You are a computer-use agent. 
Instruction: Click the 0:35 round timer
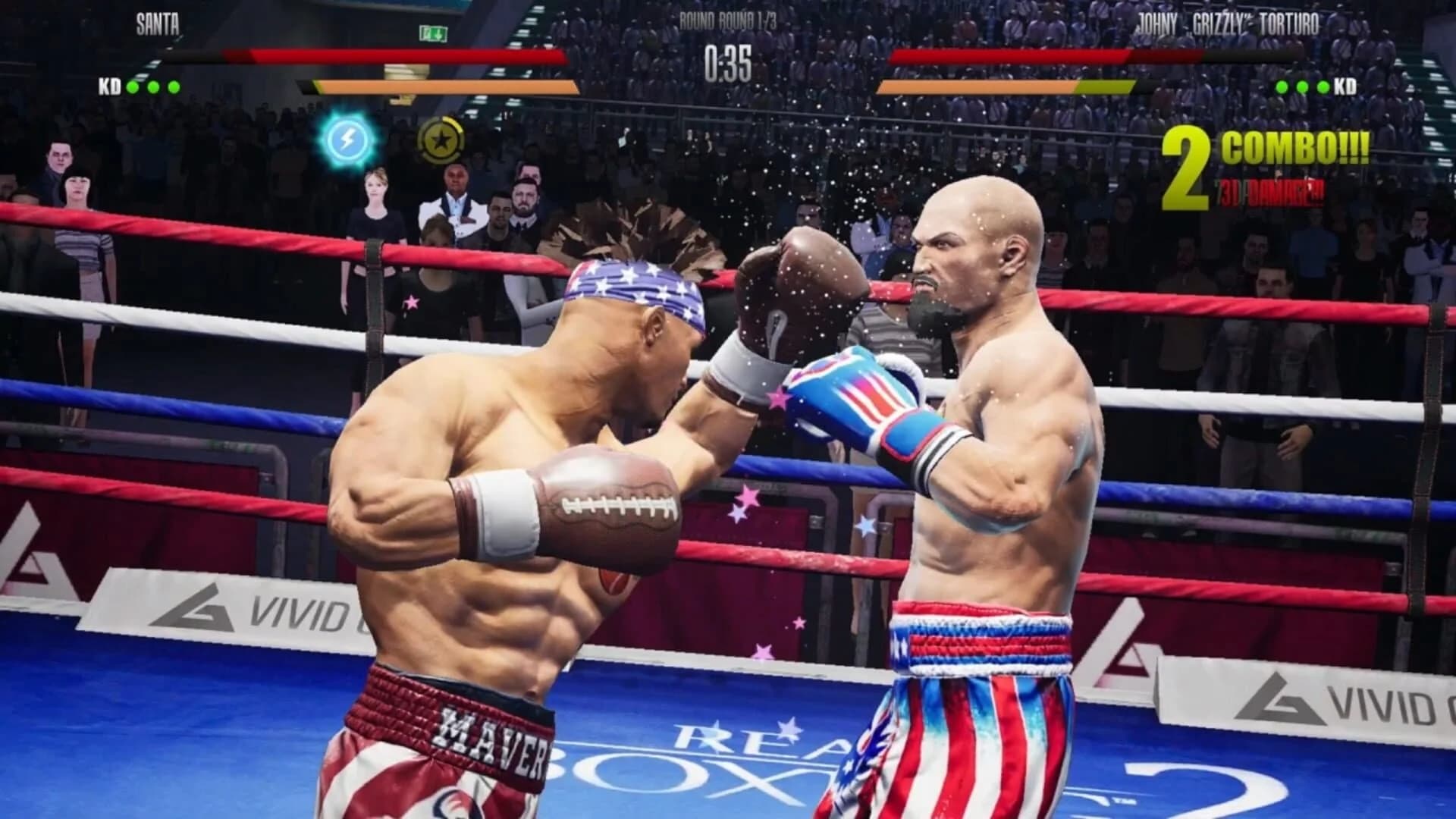coord(730,59)
